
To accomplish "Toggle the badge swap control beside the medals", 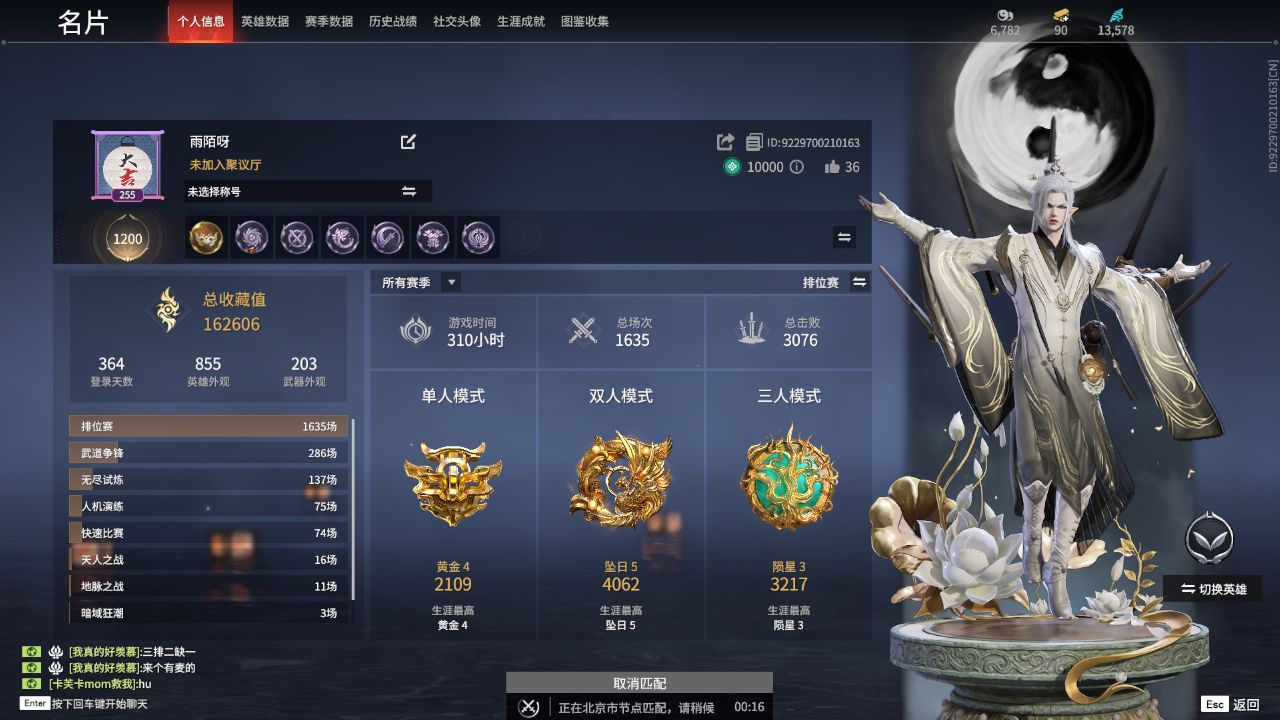I will [843, 238].
